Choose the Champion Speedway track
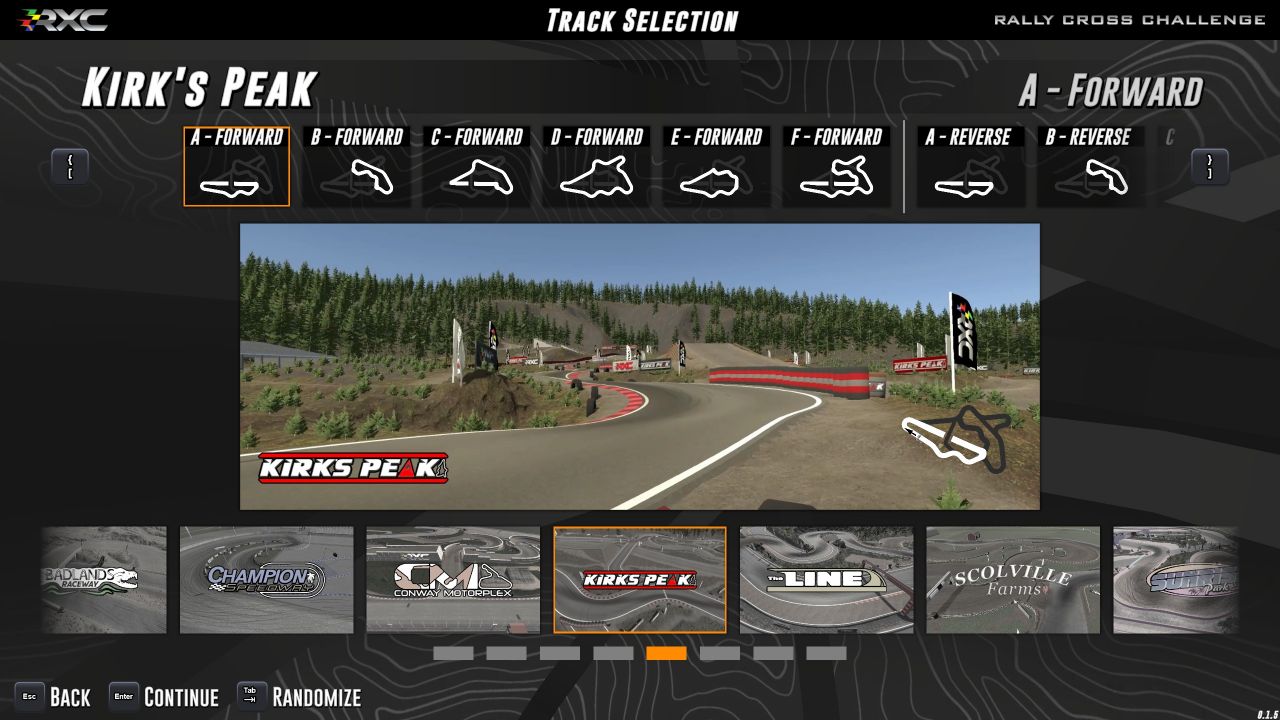 267,580
